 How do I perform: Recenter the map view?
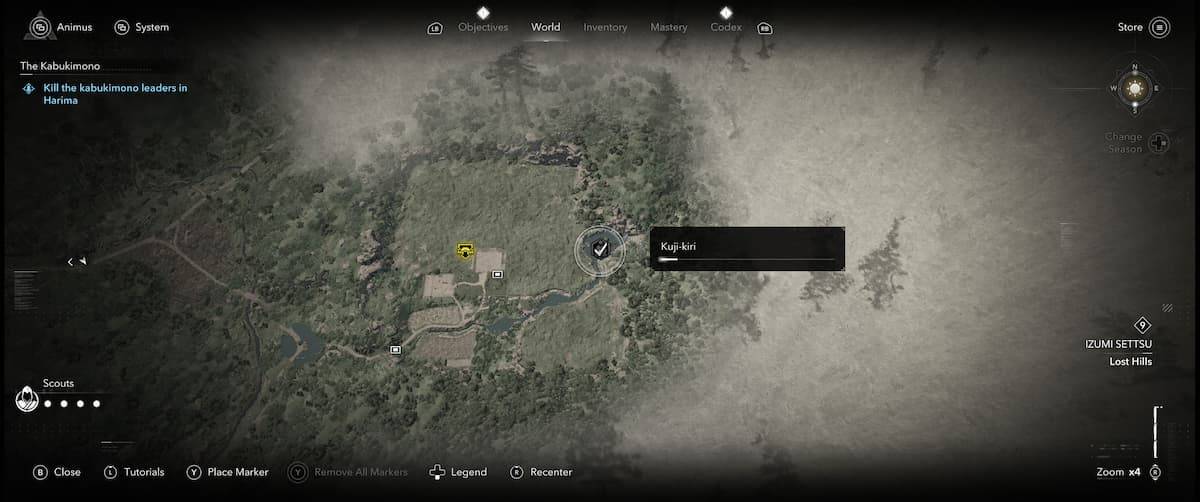click(541, 472)
